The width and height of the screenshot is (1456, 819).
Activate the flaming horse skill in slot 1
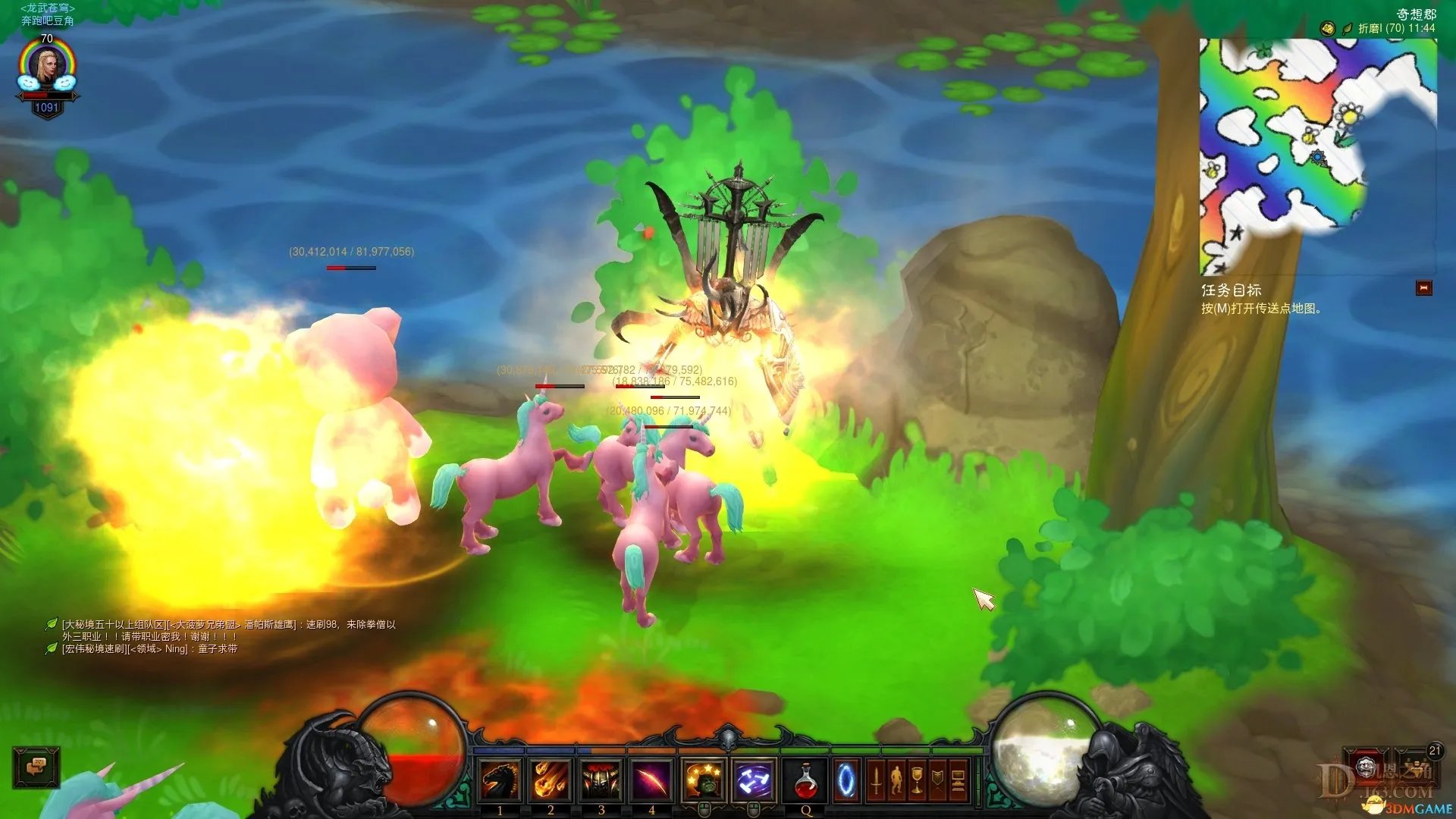(500, 780)
